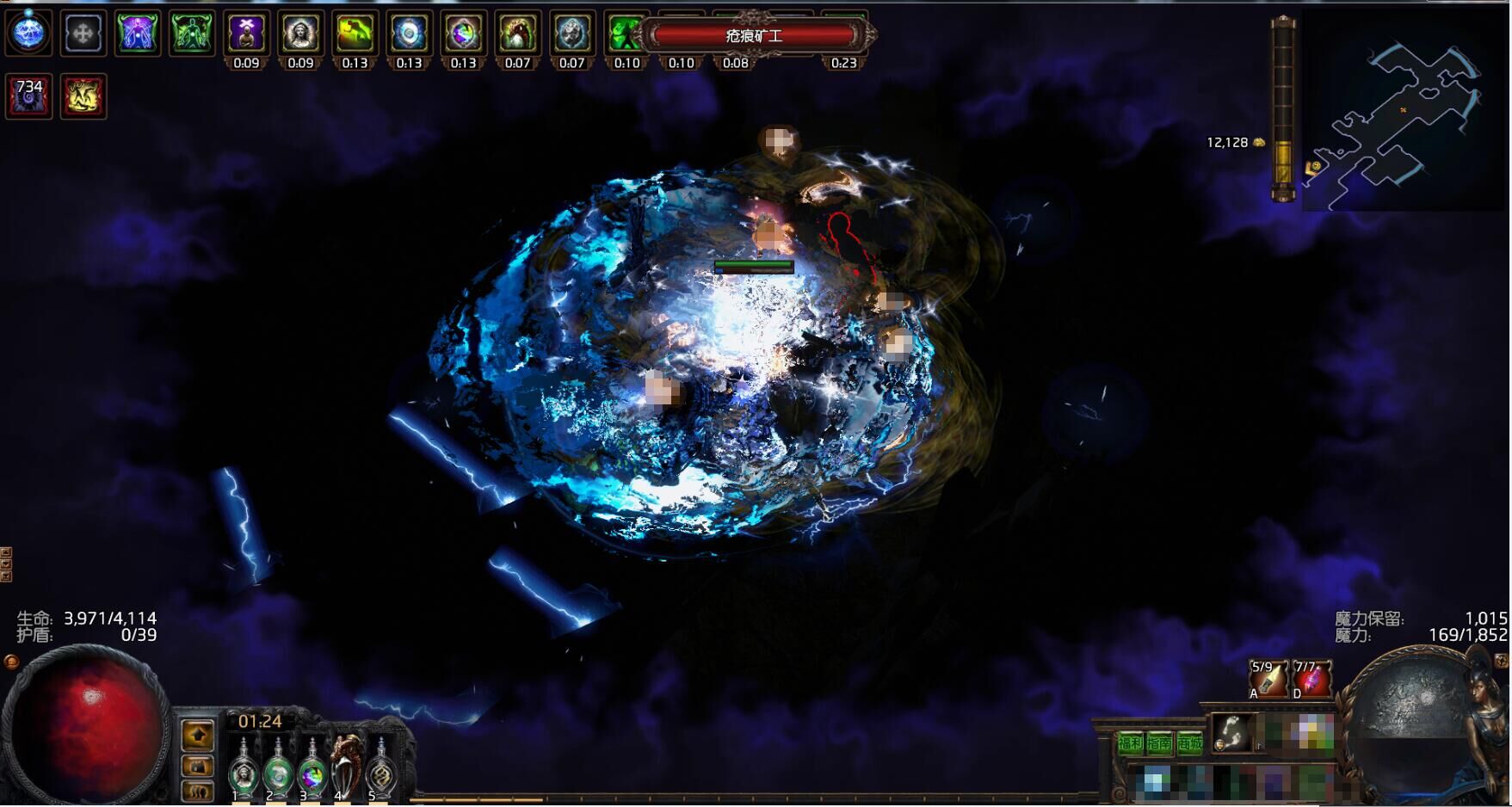Use the horn-shaped flask in slot 4
Screen dimensions: 1512x807
pyautogui.click(x=347, y=764)
